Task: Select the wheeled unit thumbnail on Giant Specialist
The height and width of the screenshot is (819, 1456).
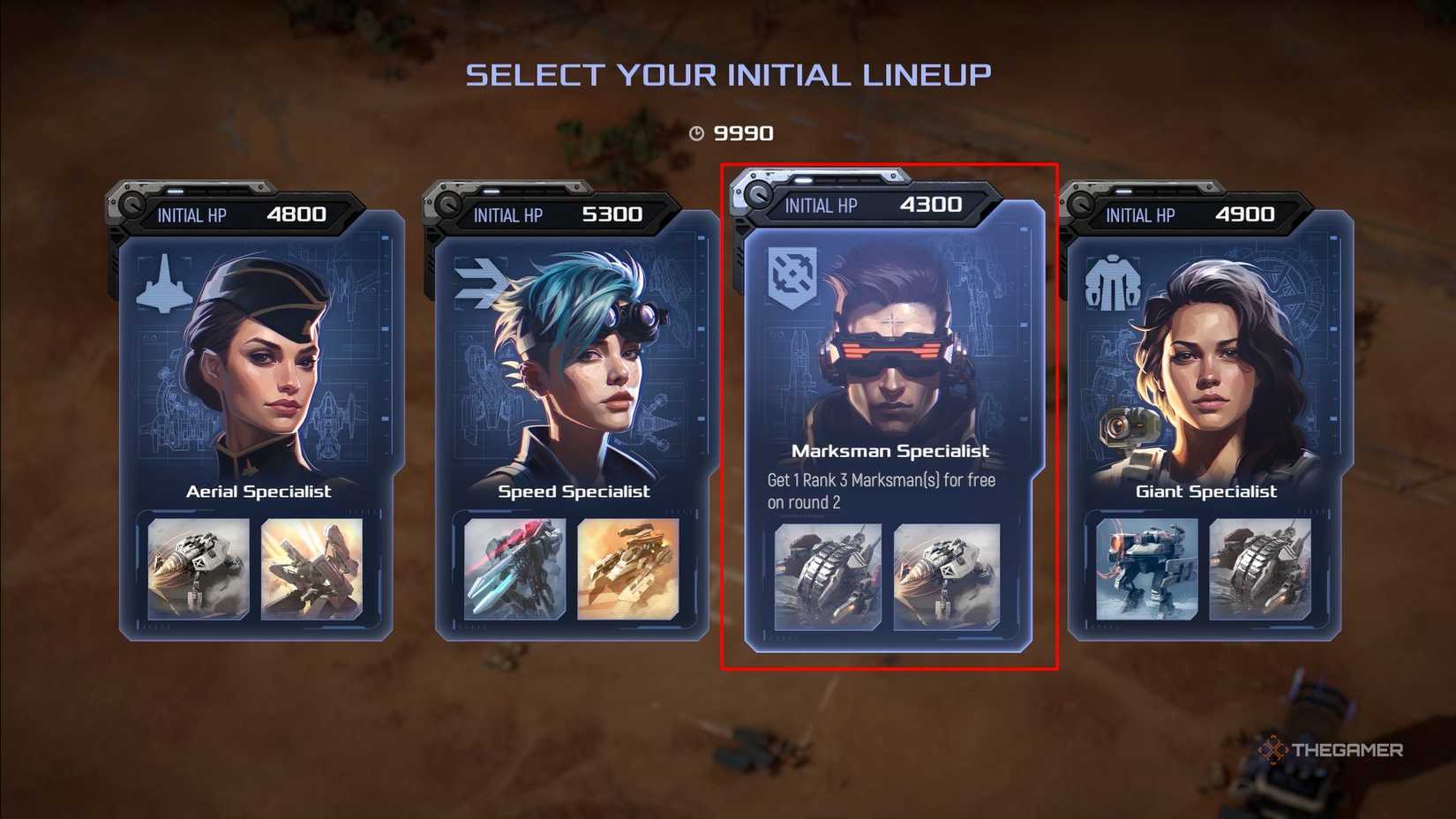Action: point(1260,568)
